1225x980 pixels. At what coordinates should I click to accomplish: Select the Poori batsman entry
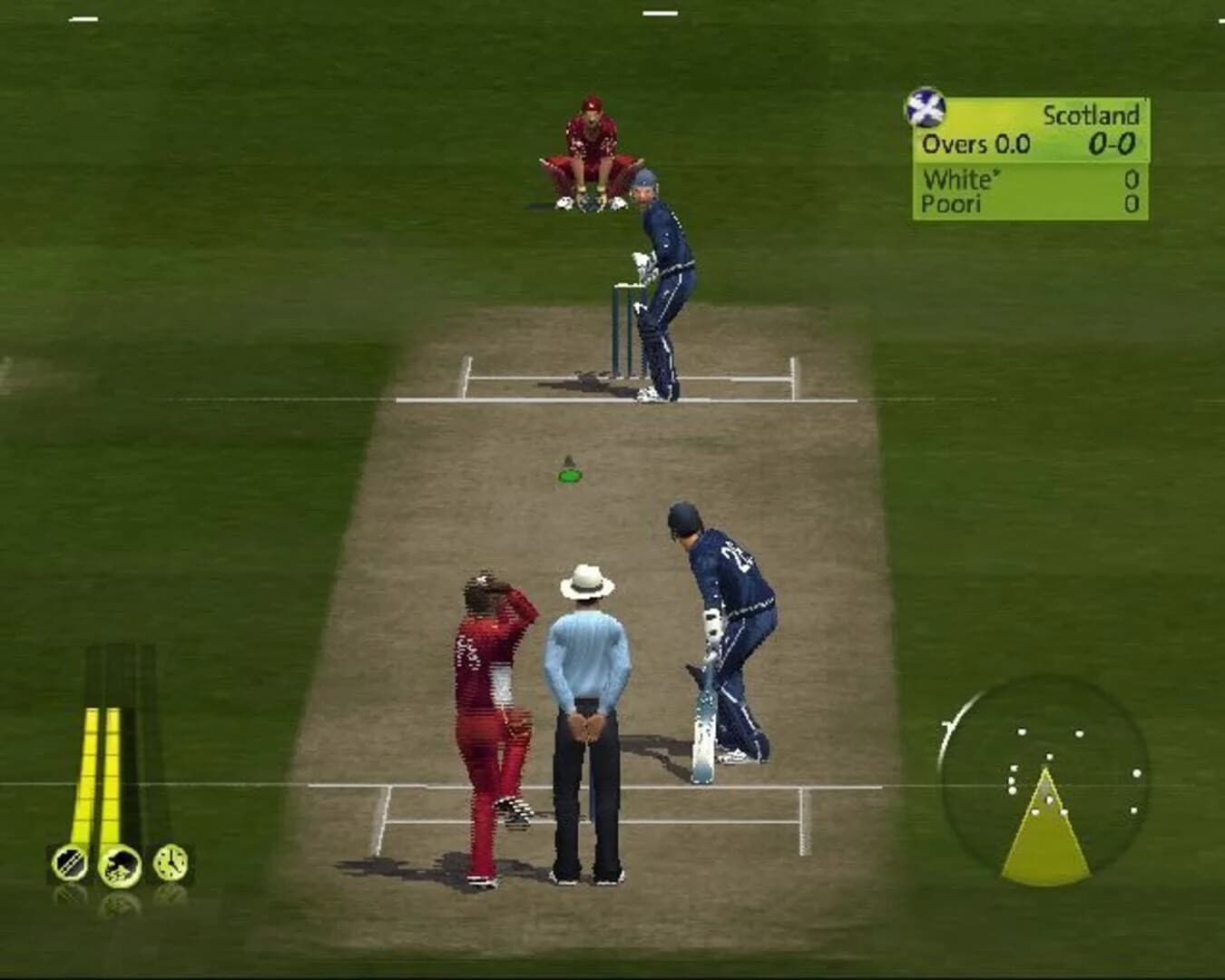(953, 203)
